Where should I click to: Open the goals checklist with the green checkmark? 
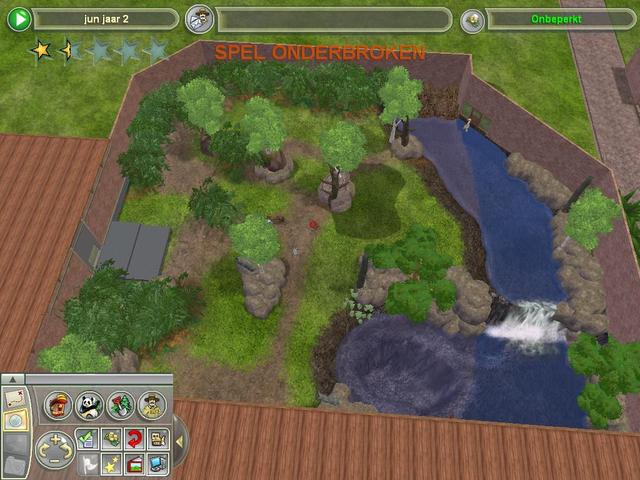coord(87,438)
